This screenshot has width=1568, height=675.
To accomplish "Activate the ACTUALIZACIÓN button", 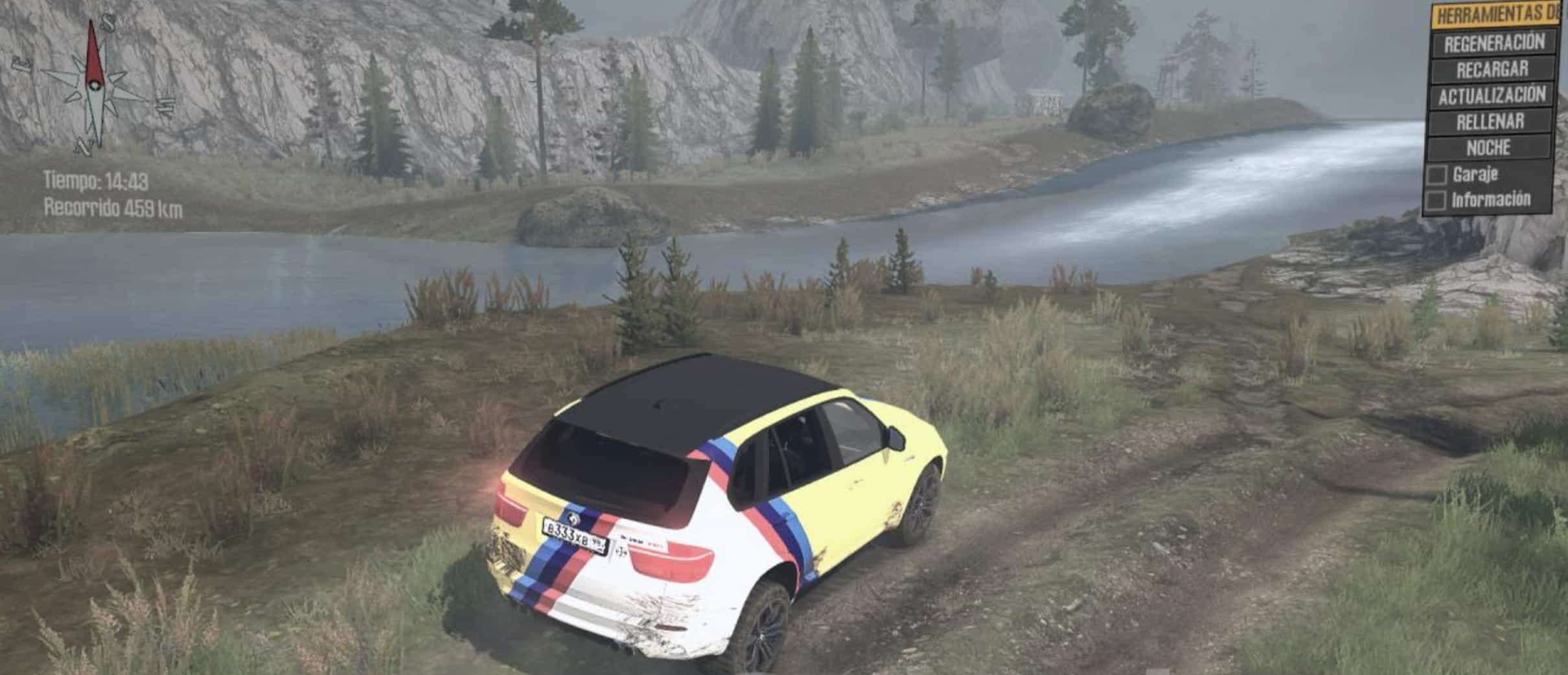I will click(x=1492, y=96).
